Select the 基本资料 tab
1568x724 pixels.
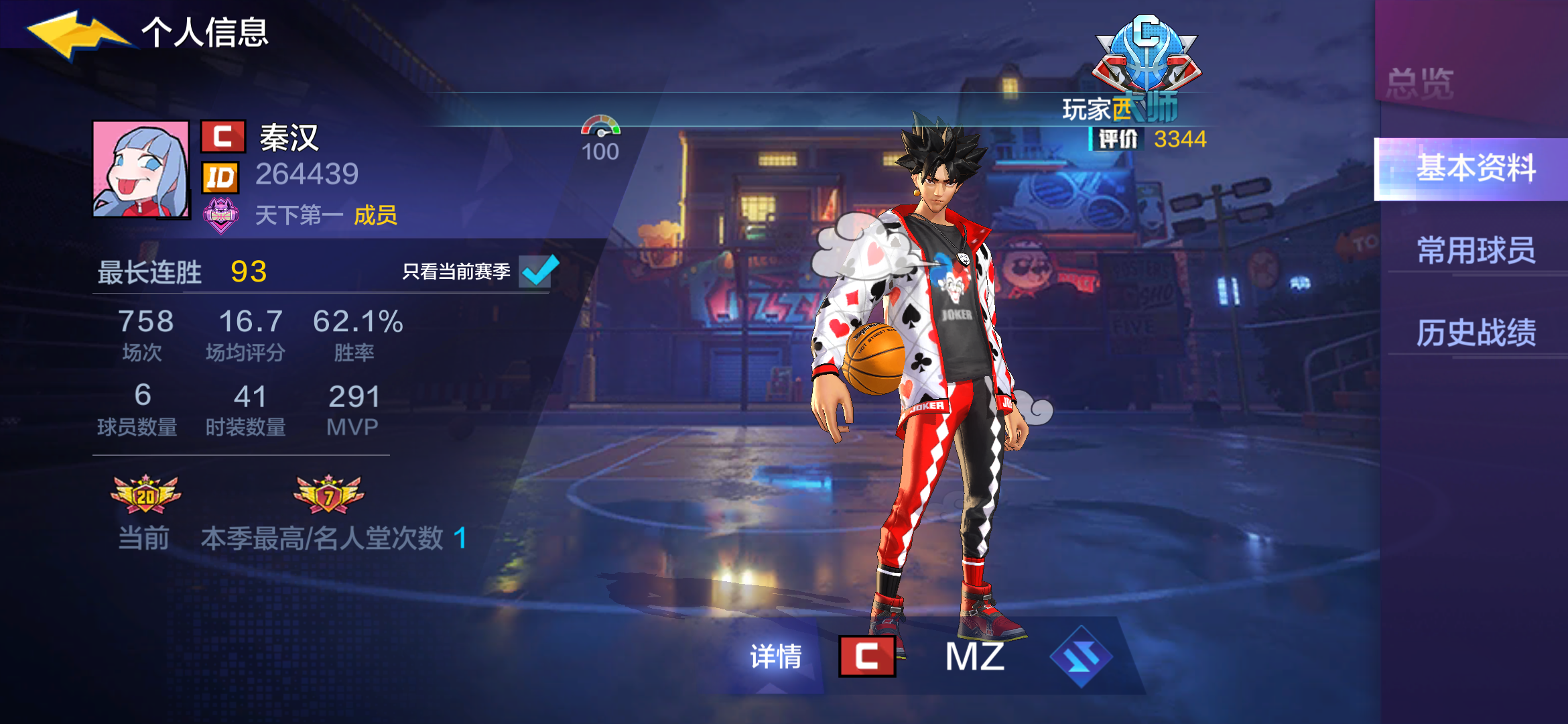[1476, 168]
